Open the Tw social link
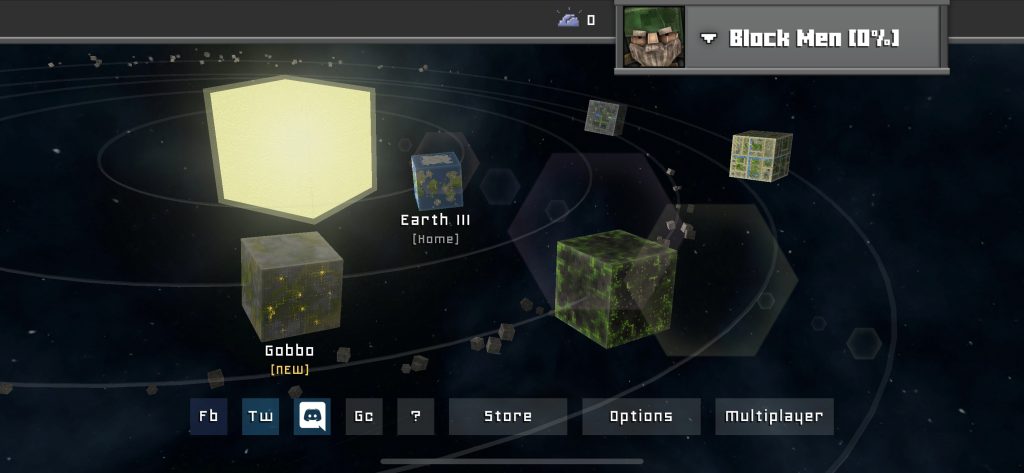This screenshot has width=1024, height=473. (260, 416)
